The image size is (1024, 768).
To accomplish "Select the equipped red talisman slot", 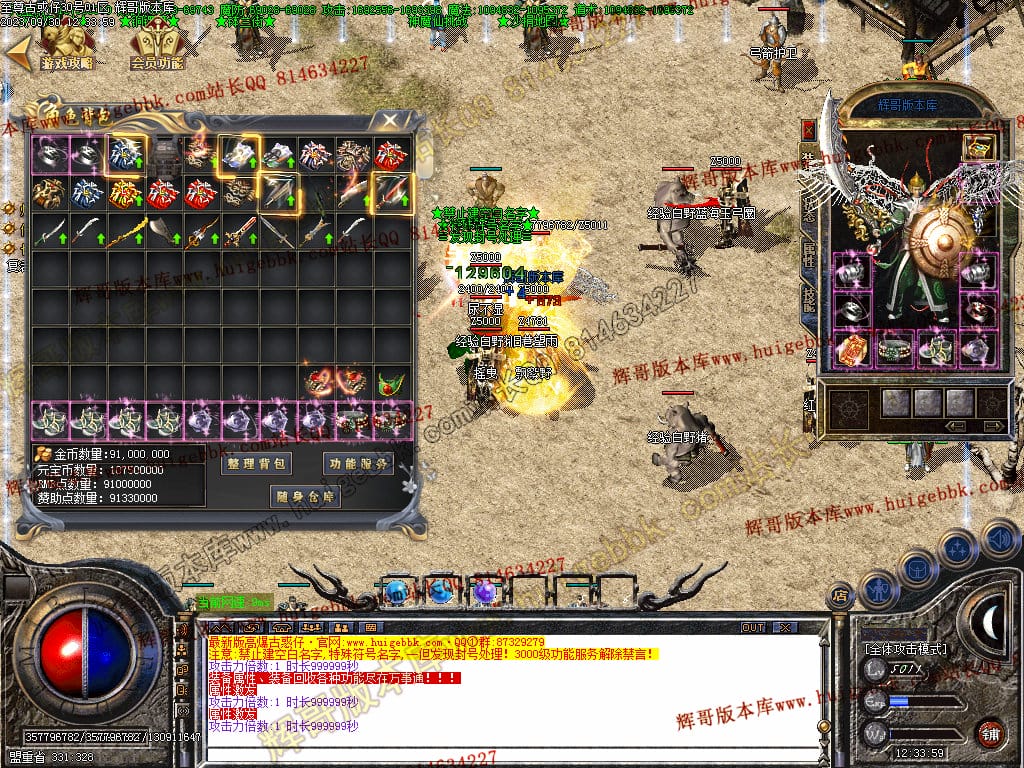I will point(851,348).
